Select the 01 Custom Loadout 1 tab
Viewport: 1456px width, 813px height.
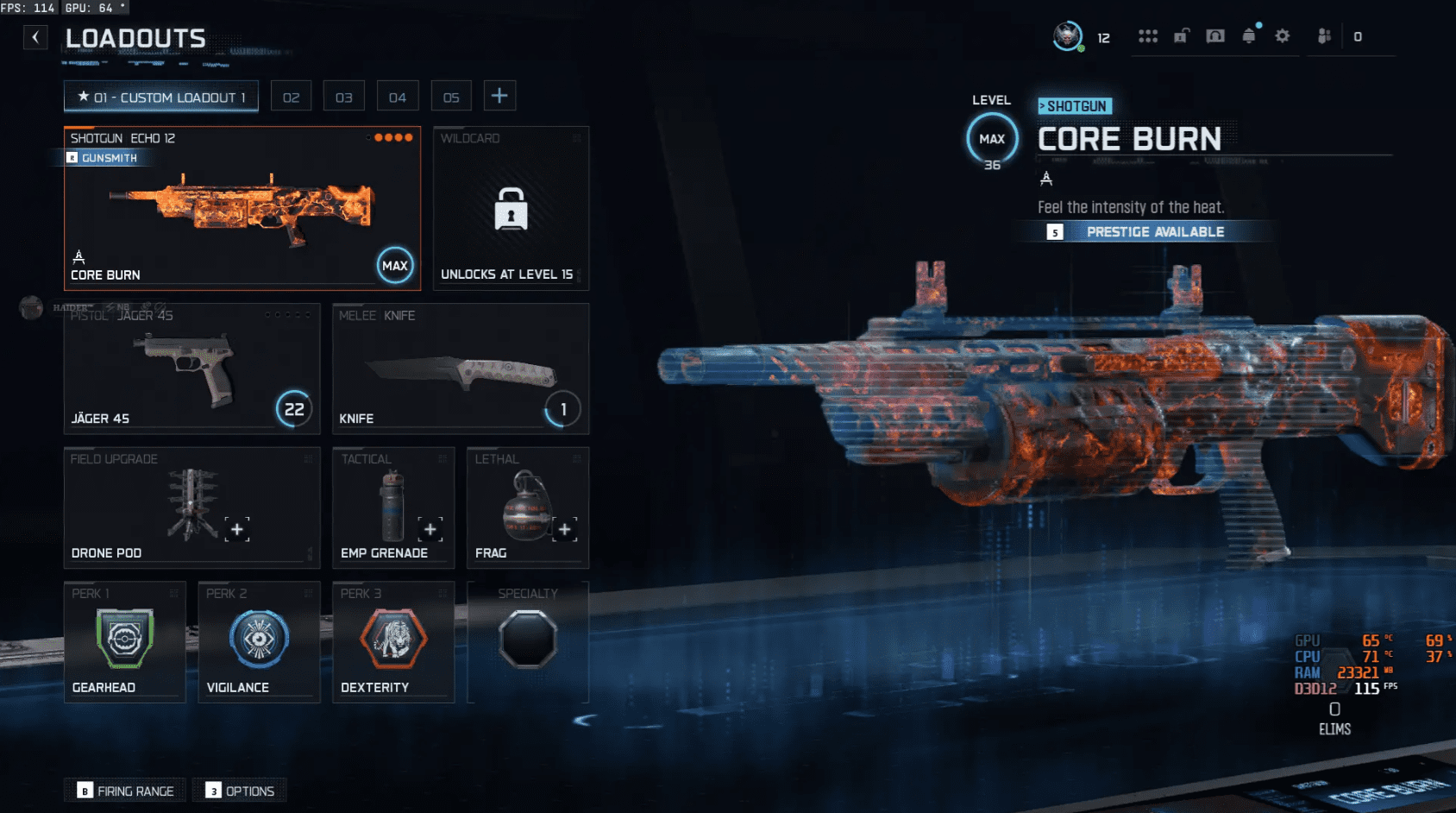click(x=161, y=97)
